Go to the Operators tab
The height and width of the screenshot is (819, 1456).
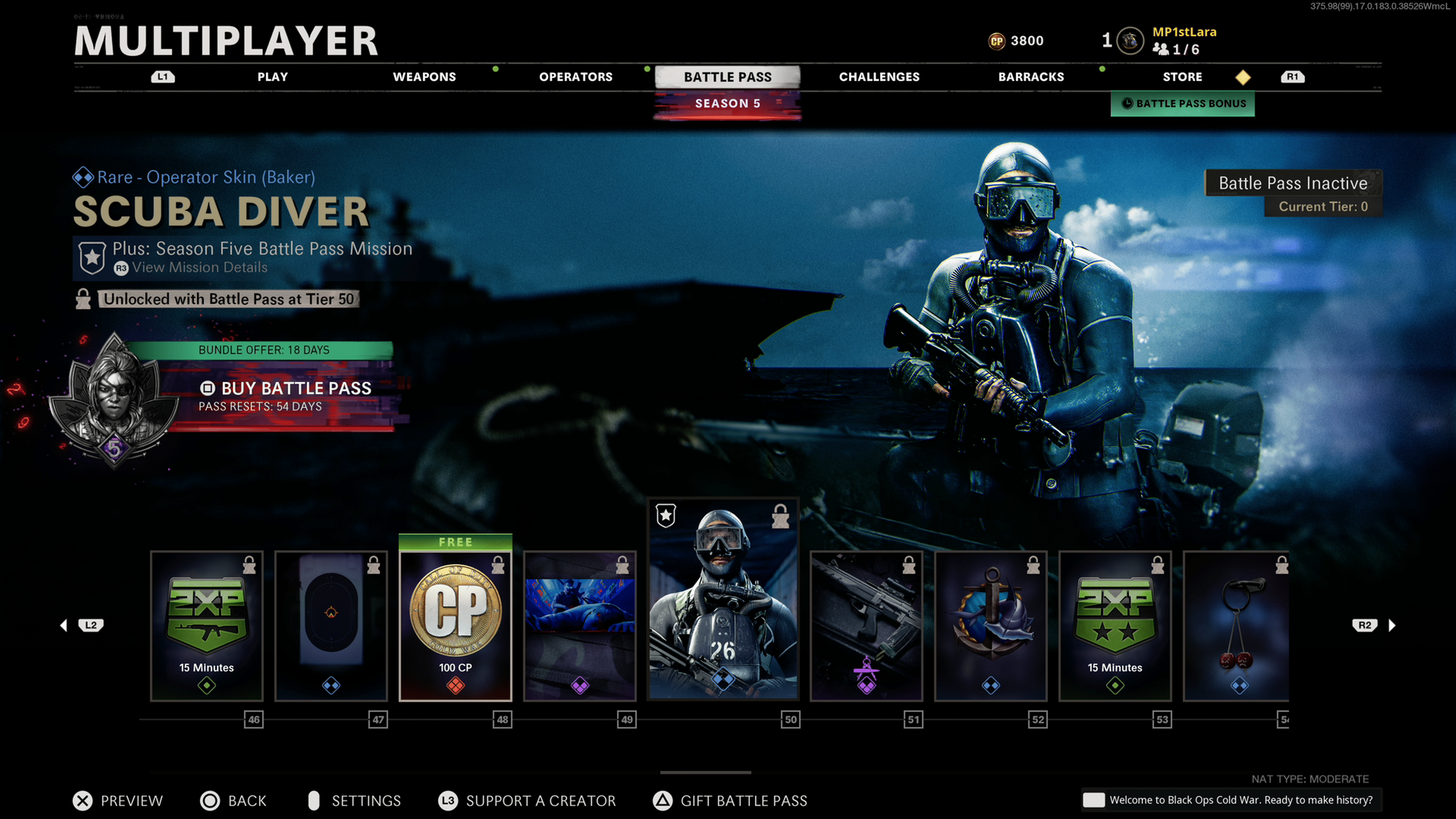[x=576, y=77]
